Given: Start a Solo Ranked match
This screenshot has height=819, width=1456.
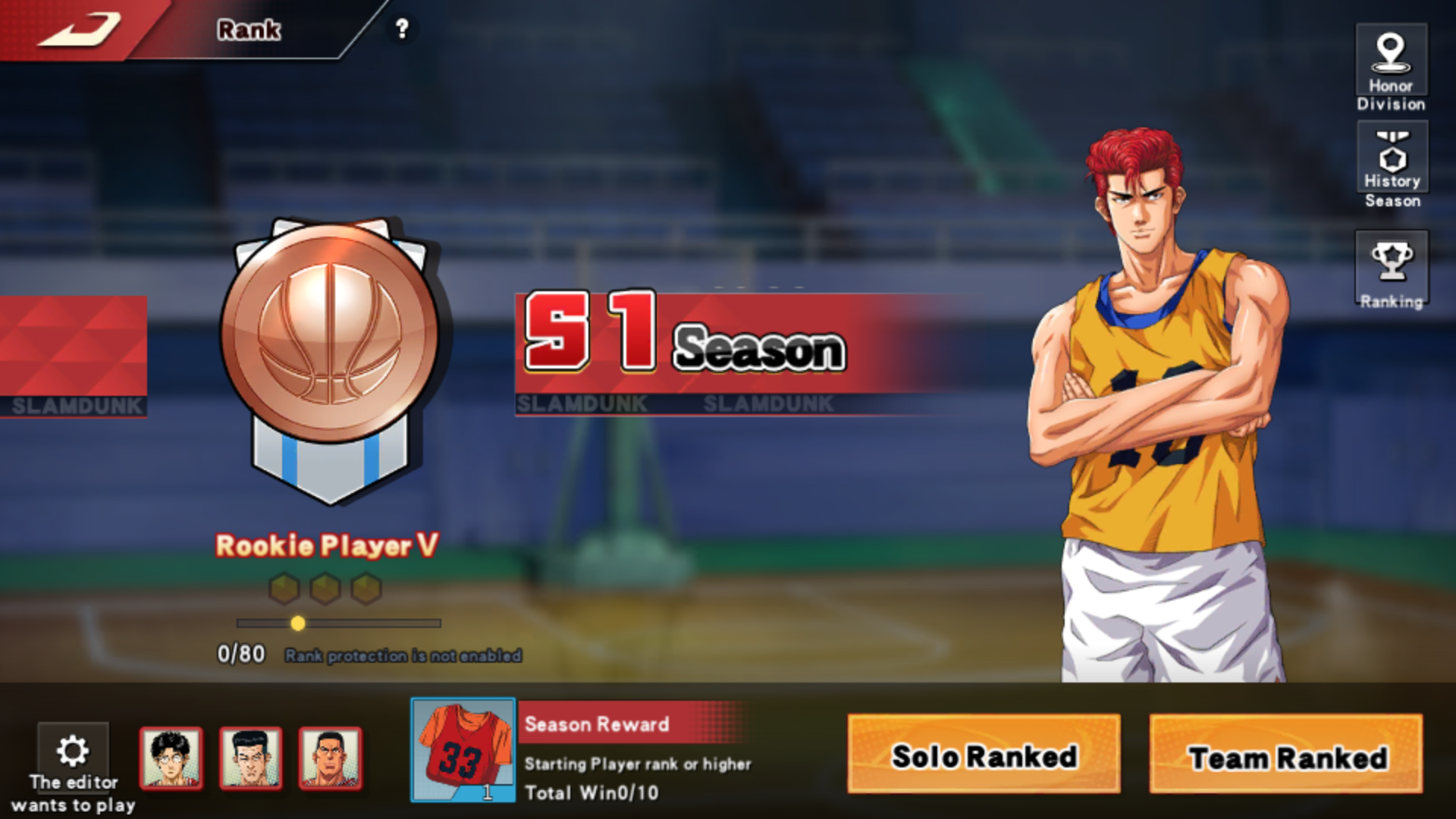Looking at the screenshot, I should click(984, 756).
